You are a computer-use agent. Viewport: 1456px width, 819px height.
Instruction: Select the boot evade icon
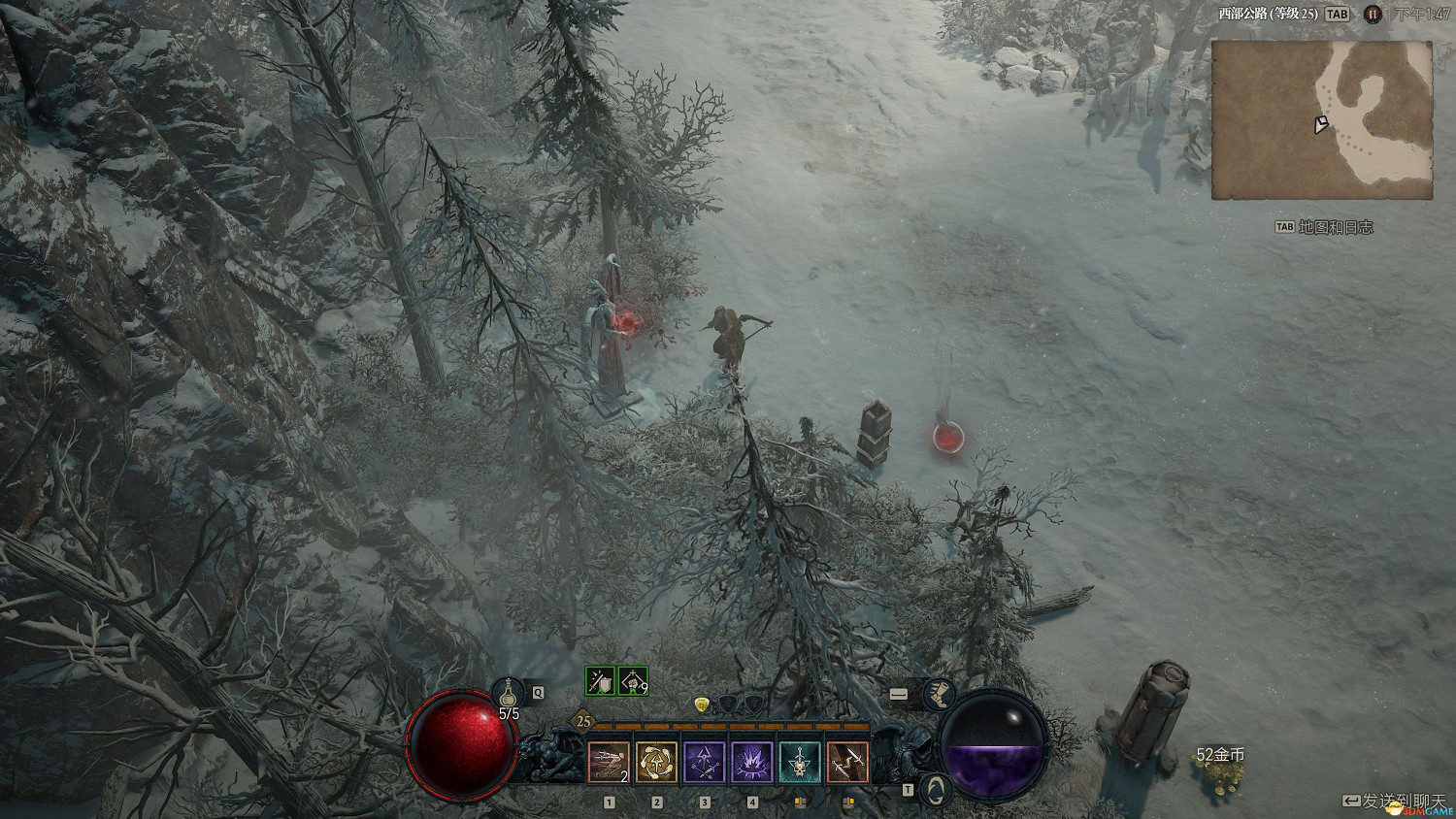coord(939,694)
